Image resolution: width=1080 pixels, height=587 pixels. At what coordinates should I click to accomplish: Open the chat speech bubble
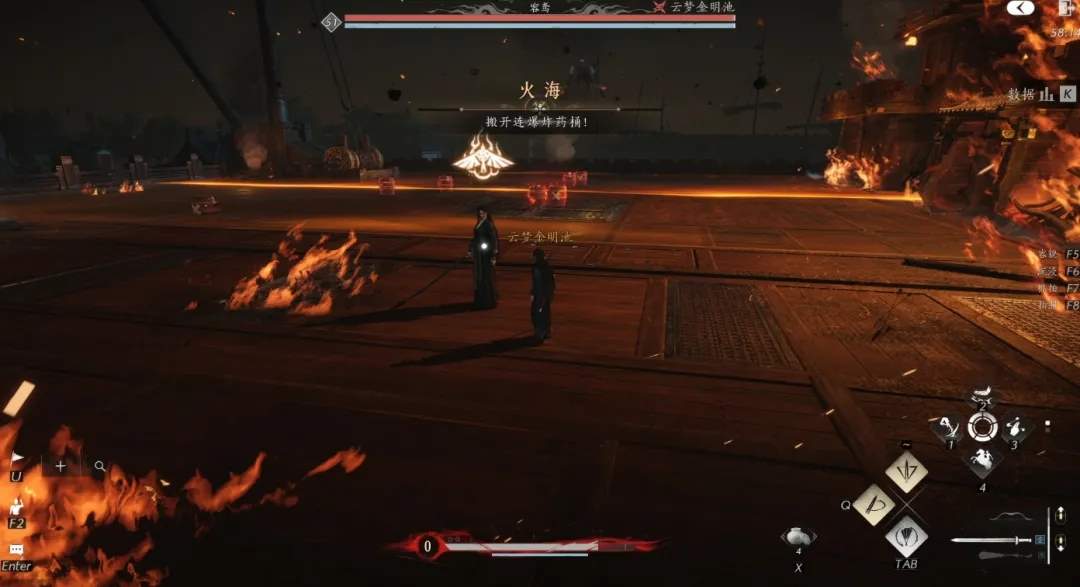click(16, 550)
